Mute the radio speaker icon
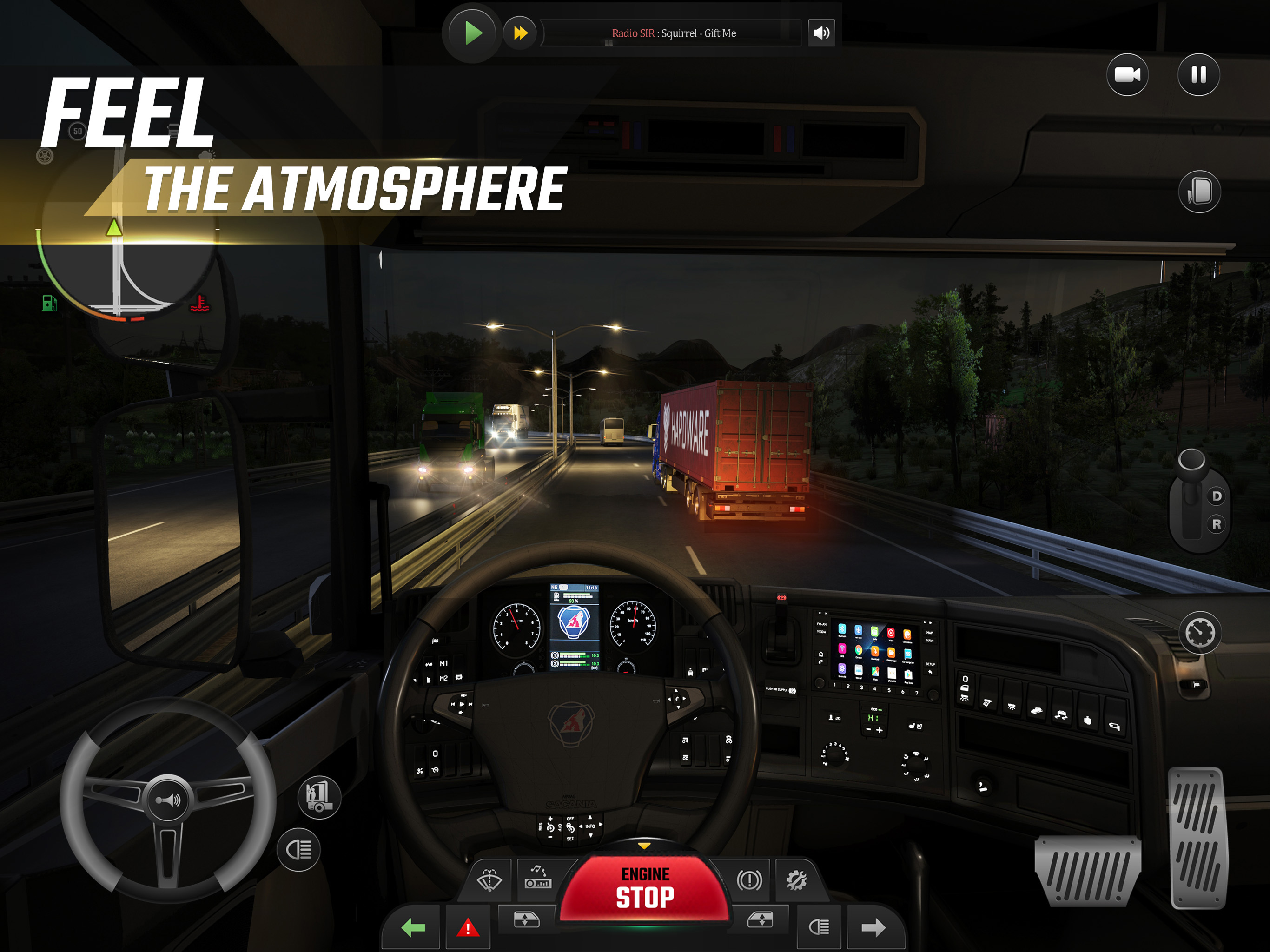The image size is (1270, 952). tap(821, 33)
